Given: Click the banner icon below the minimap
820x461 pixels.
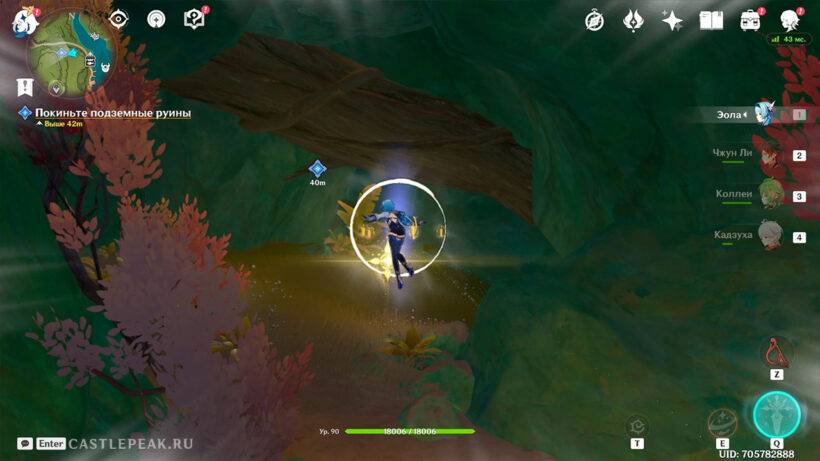Looking at the screenshot, I should tap(26, 87).
